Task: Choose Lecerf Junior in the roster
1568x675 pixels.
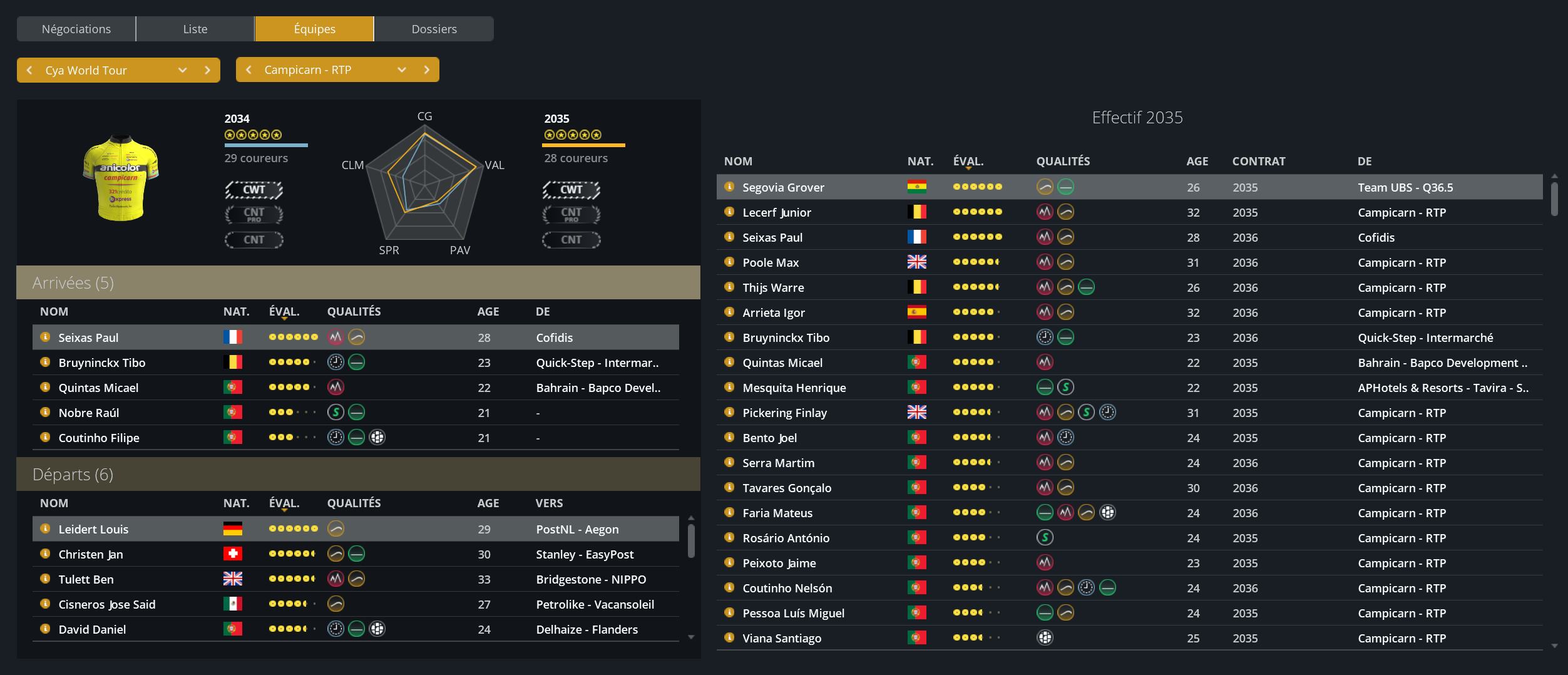Action: 776,212
